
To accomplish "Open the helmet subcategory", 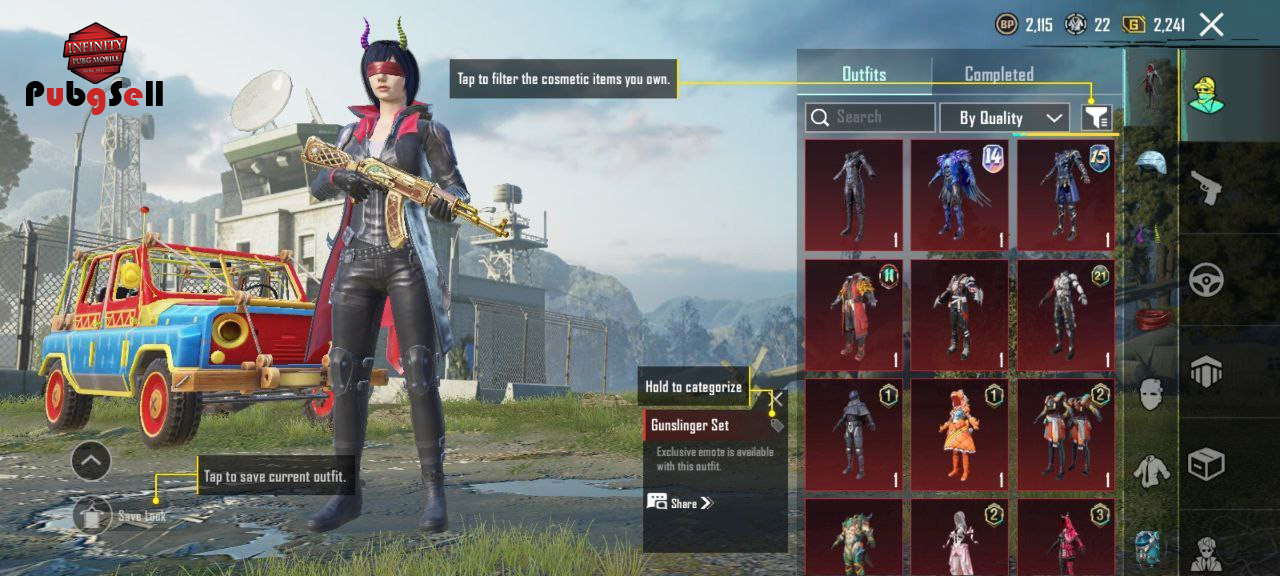I will tap(1151, 162).
